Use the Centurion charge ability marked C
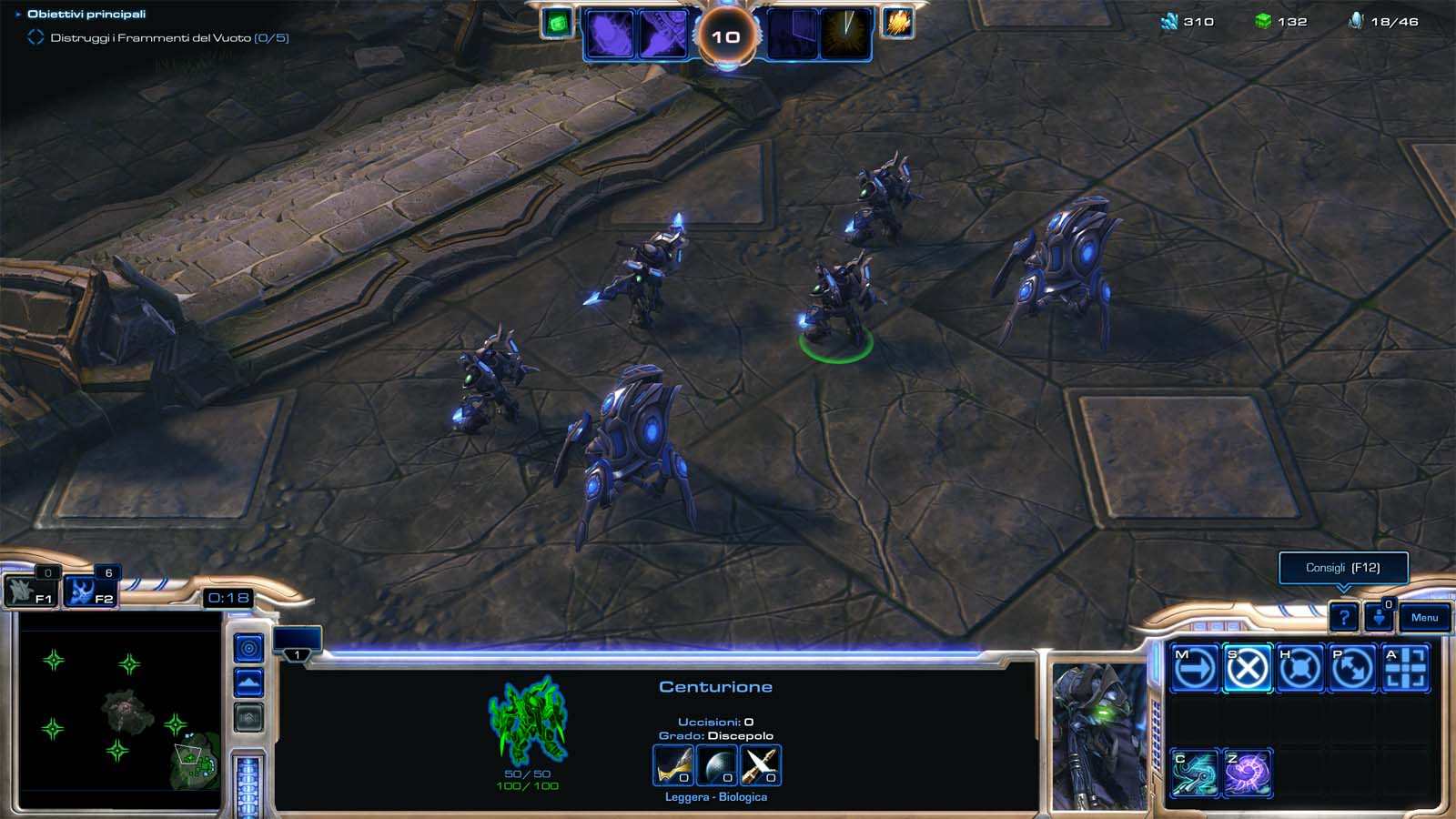The height and width of the screenshot is (819, 1456). point(1194,773)
